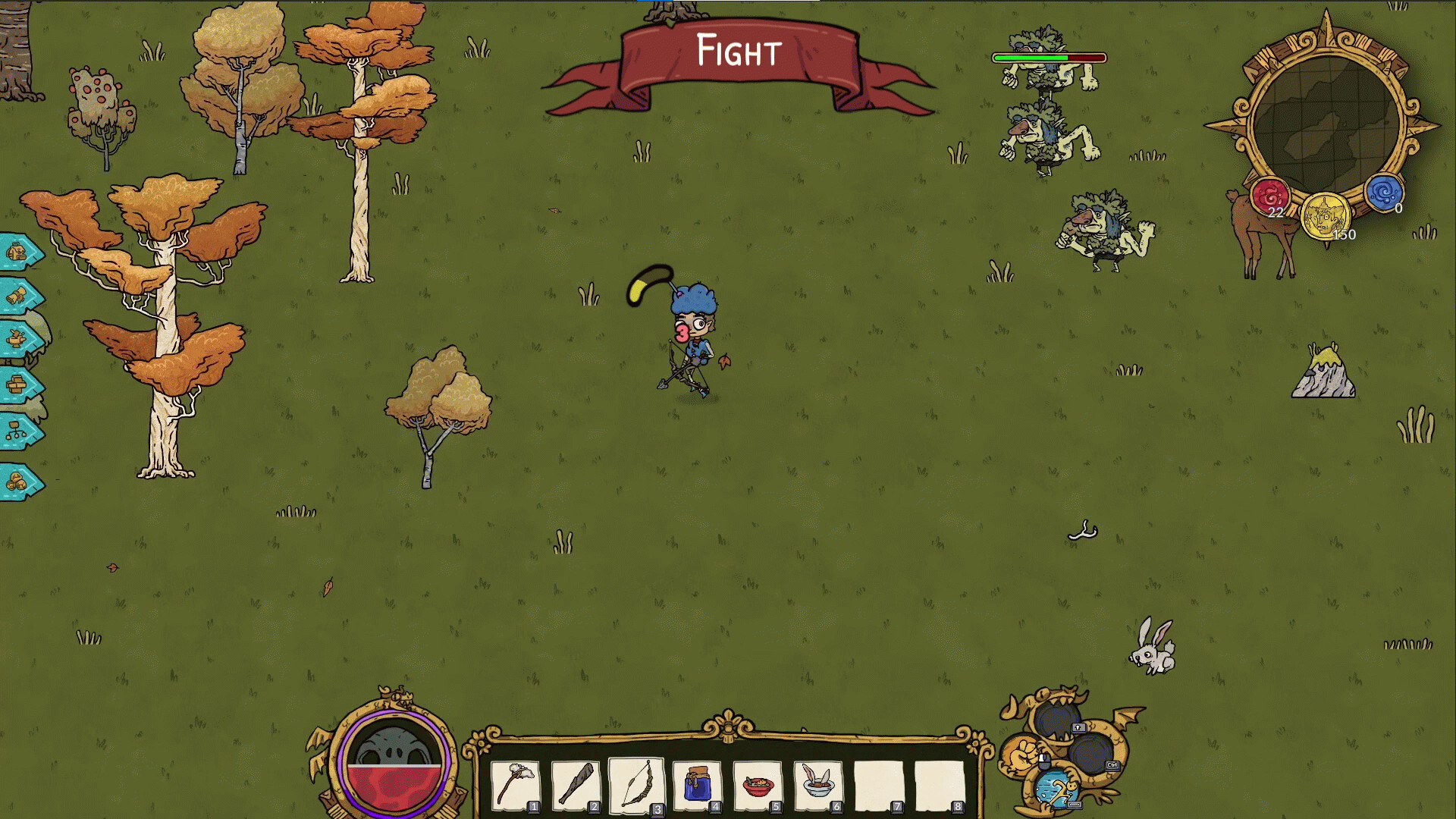1456x819 pixels.
Task: Trigger the blue dash ability icon
Action: point(1056,790)
